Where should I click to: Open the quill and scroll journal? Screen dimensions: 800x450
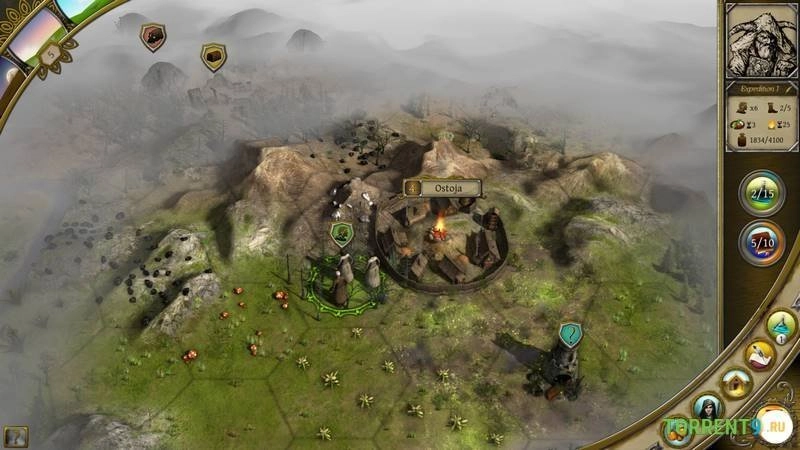[761, 353]
